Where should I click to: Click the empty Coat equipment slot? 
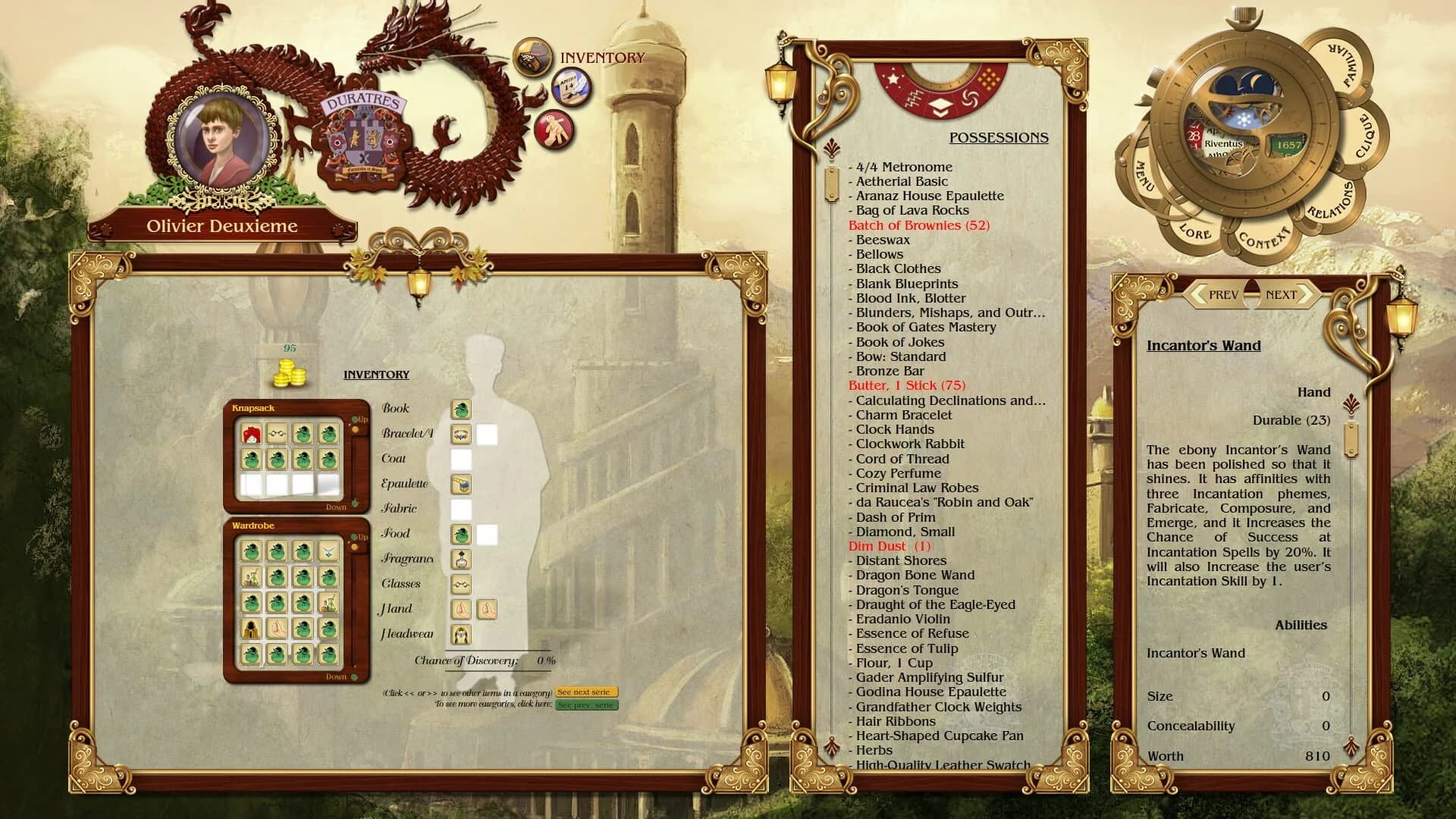[x=461, y=459]
